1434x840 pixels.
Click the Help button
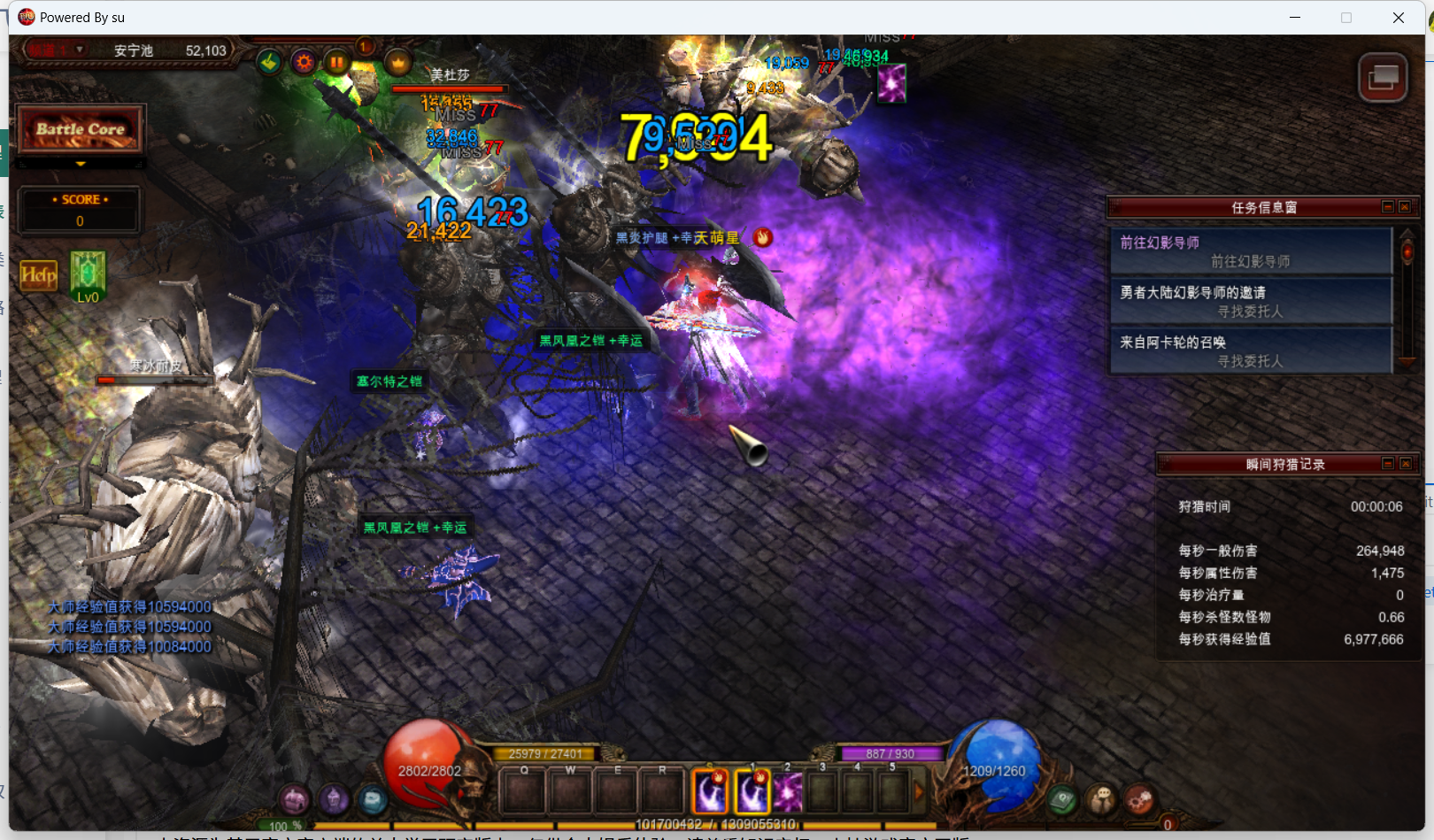coord(38,275)
